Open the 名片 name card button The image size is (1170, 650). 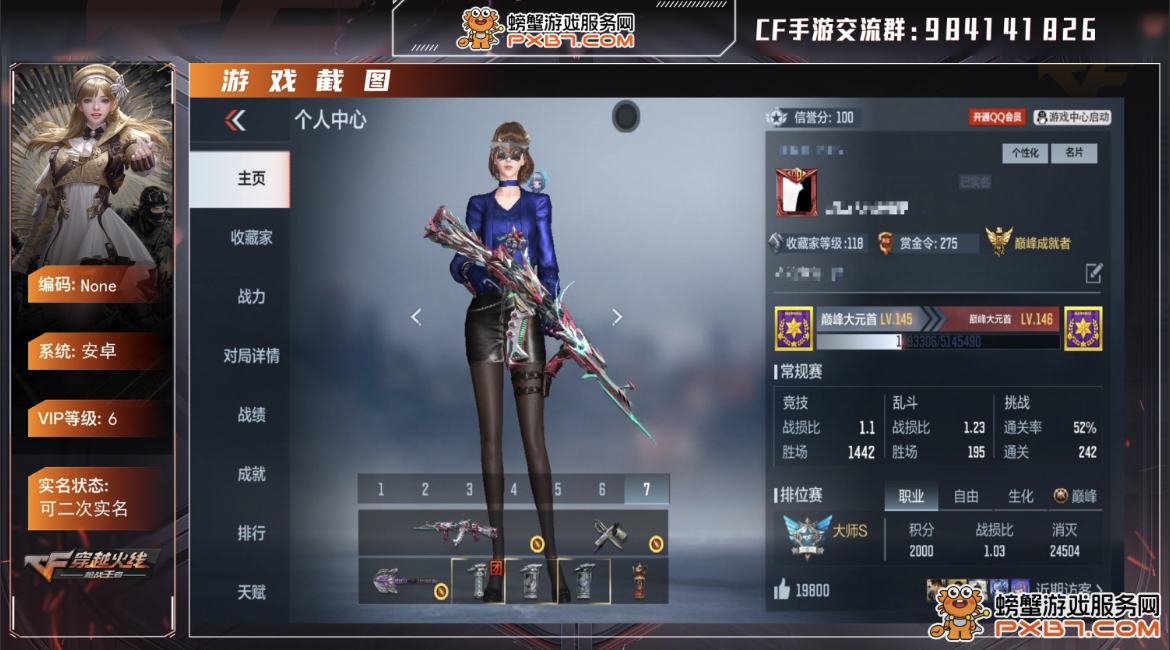point(1074,153)
